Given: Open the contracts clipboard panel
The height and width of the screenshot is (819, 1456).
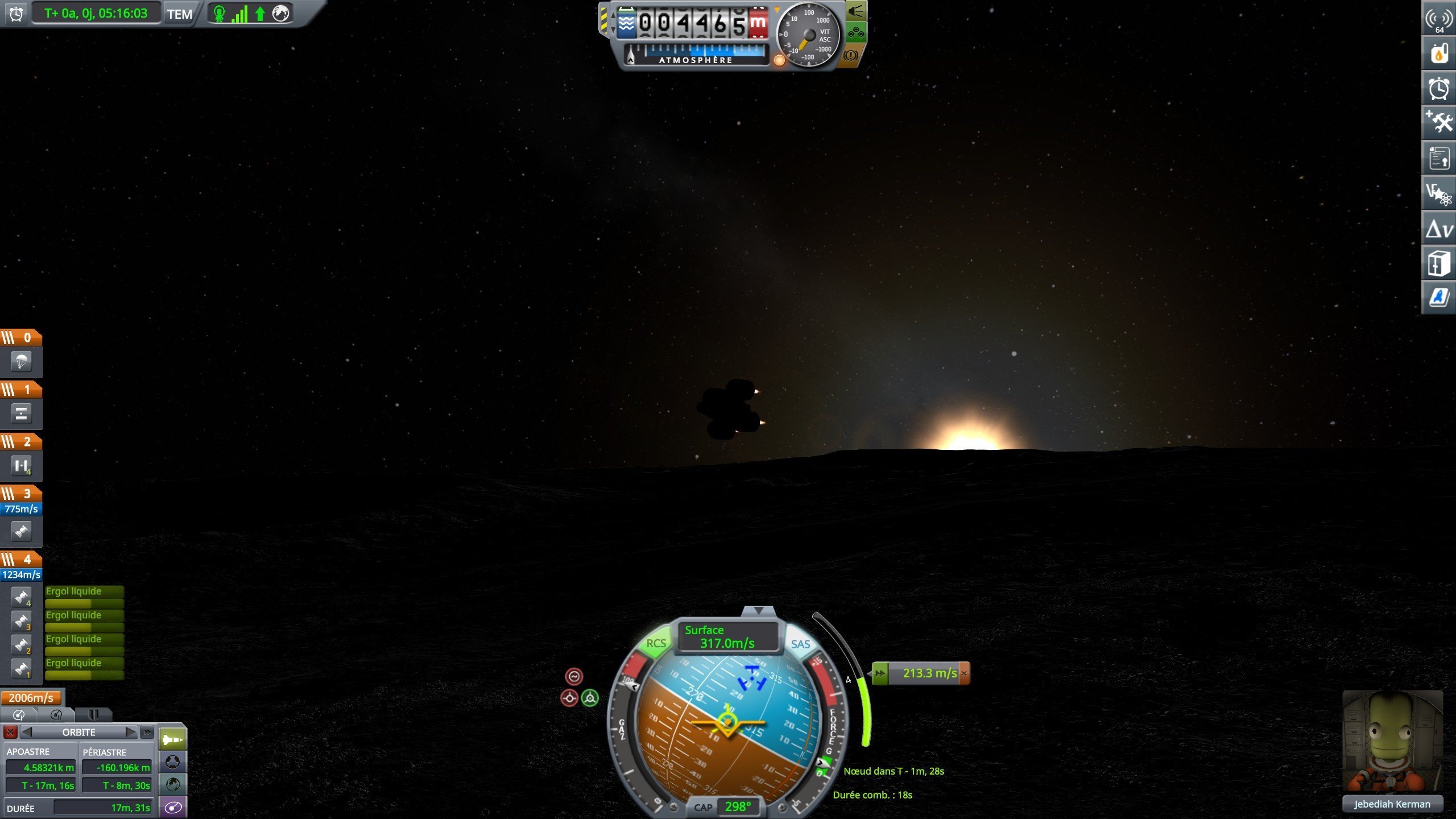Looking at the screenshot, I should (x=1438, y=159).
